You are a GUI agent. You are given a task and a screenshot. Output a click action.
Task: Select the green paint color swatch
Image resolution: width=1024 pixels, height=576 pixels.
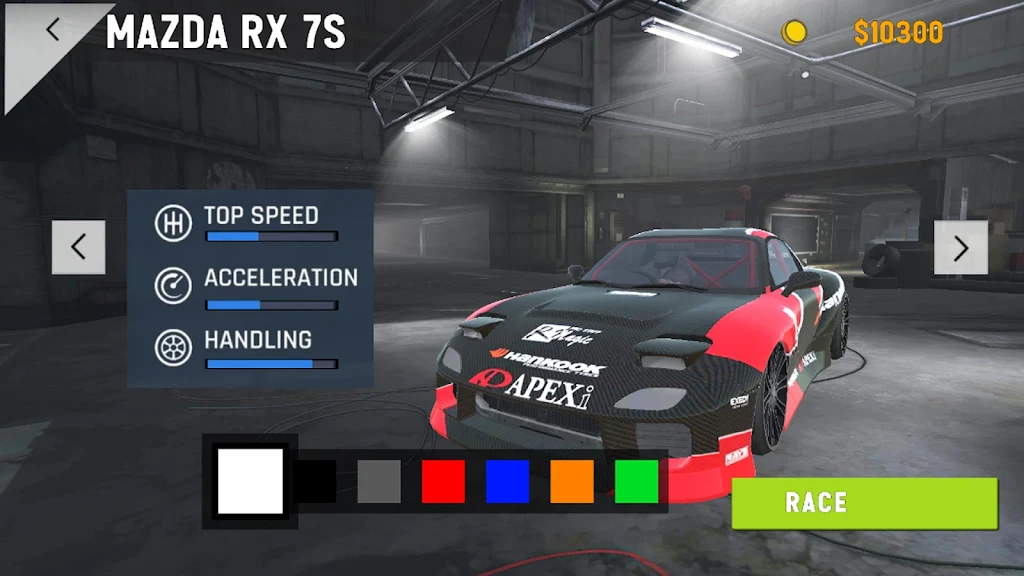pyautogui.click(x=636, y=481)
